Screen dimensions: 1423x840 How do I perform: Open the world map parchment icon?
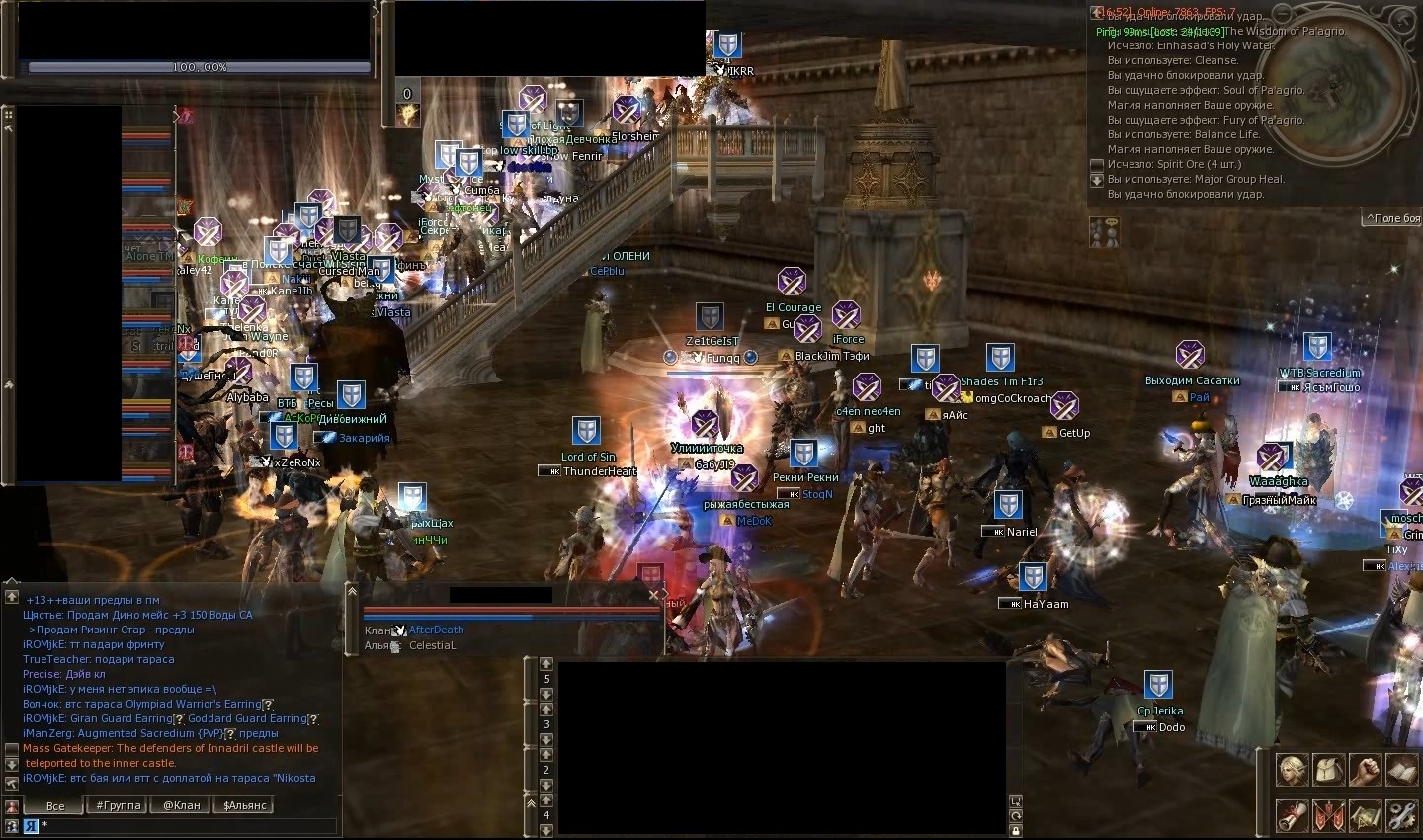pos(1365,815)
